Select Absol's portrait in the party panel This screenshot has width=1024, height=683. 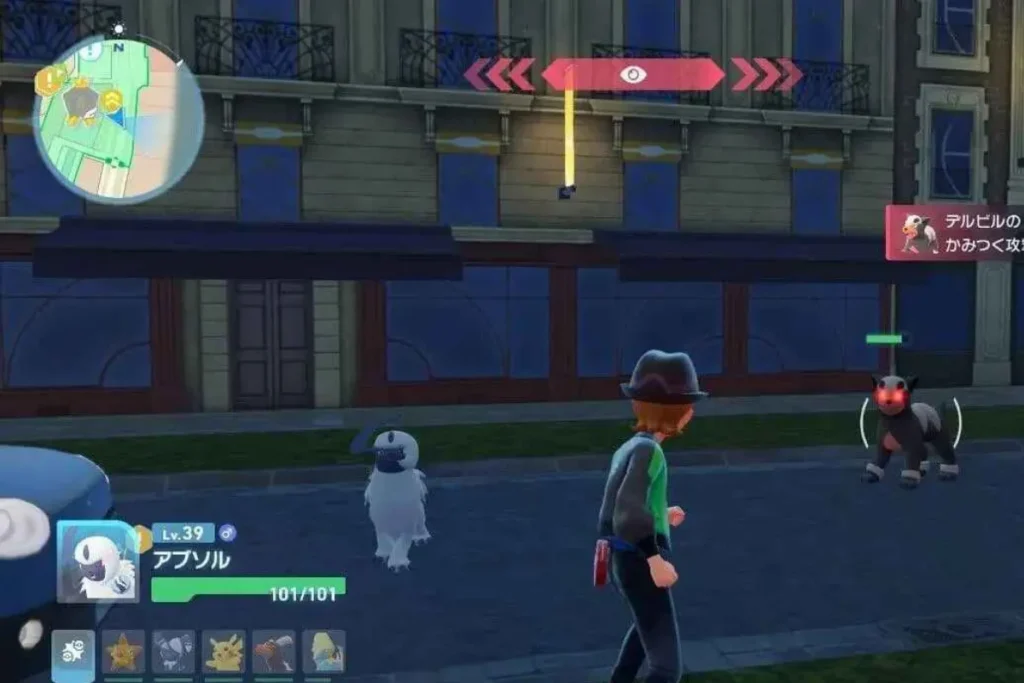[x=97, y=562]
